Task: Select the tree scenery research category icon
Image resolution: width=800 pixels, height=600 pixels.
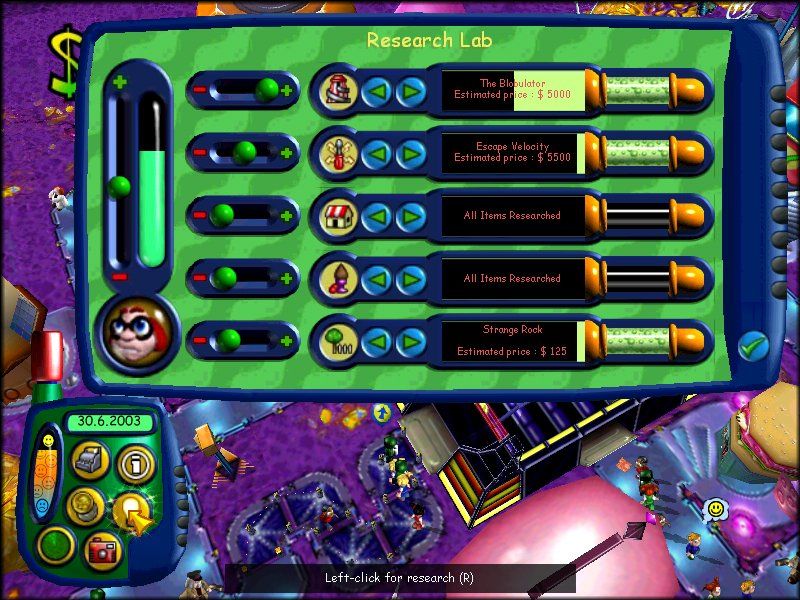Action: coord(338,341)
